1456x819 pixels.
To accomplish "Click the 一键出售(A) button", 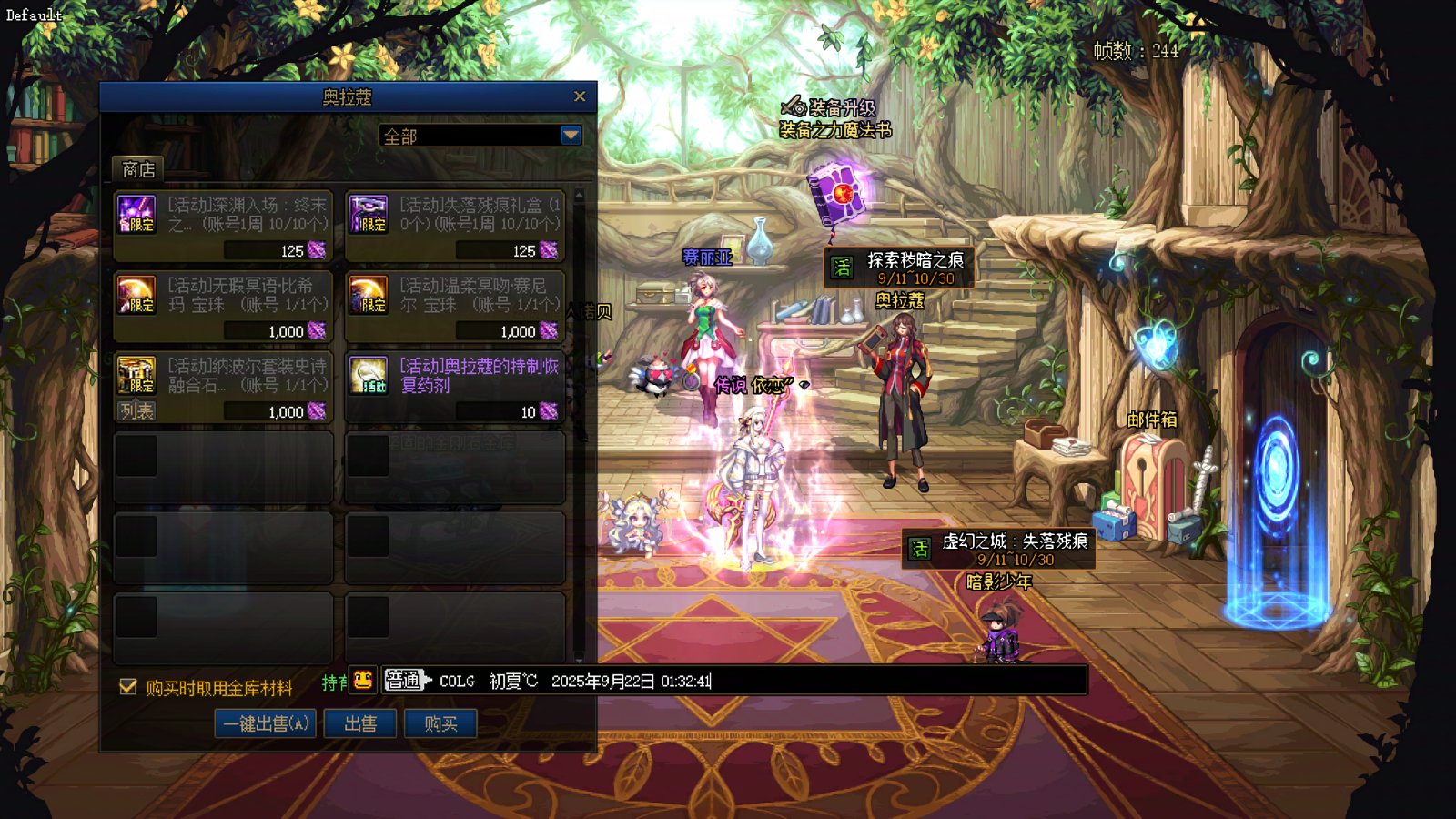I will pos(266,723).
